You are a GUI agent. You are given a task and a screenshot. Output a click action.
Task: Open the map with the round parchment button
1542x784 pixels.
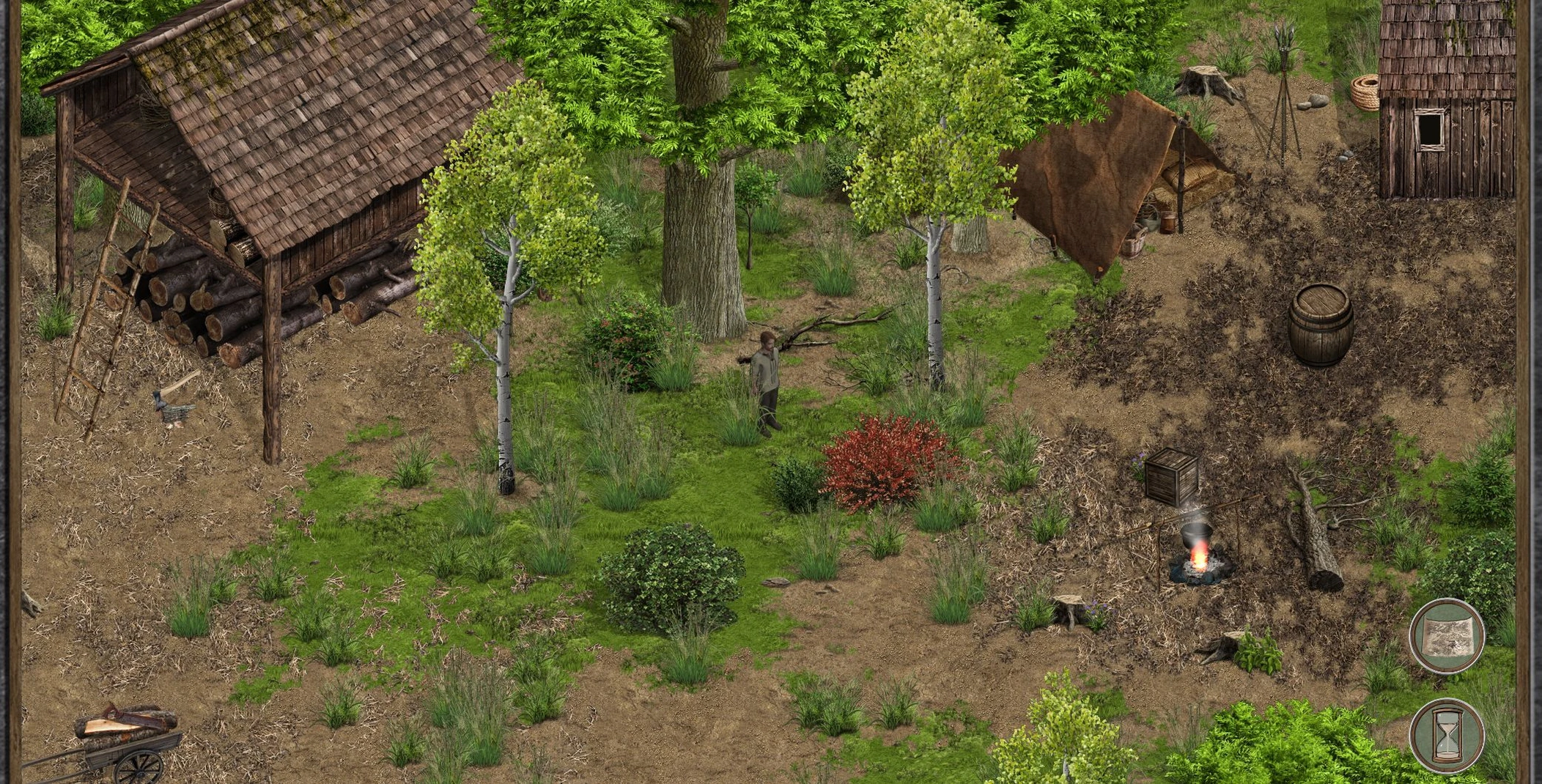click(1446, 635)
